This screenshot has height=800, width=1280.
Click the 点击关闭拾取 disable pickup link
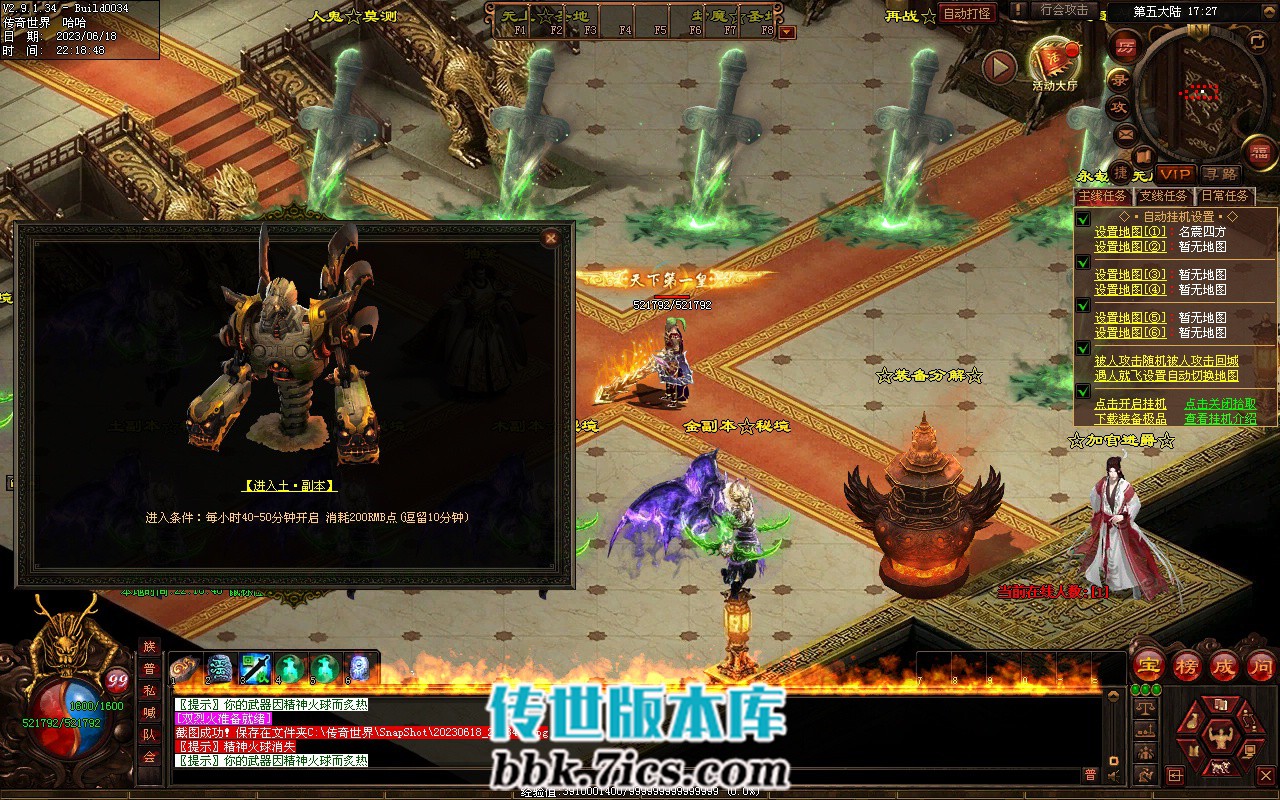tap(1220, 404)
